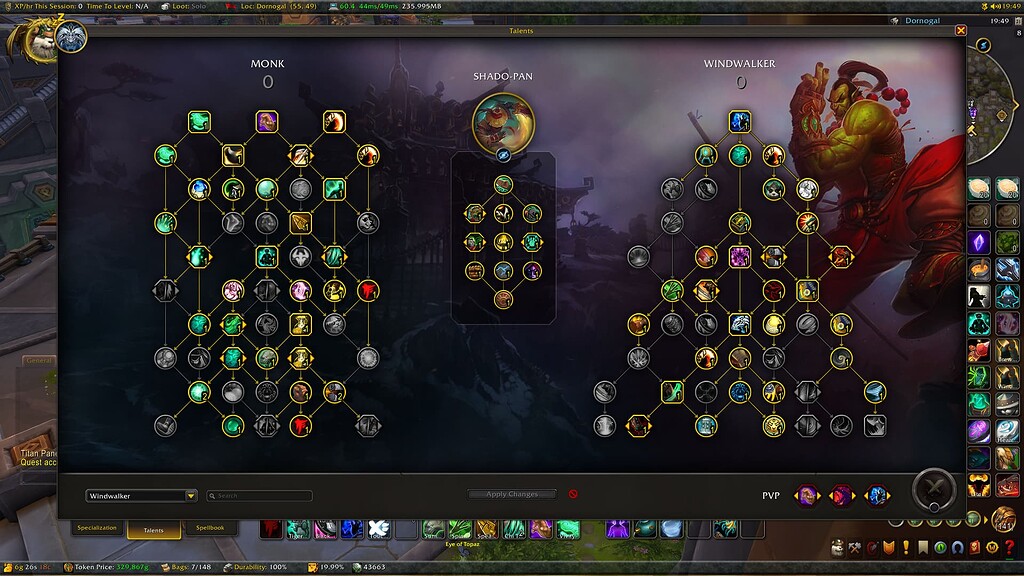
Task: Click the red reset changes icon
Action: 573,494
